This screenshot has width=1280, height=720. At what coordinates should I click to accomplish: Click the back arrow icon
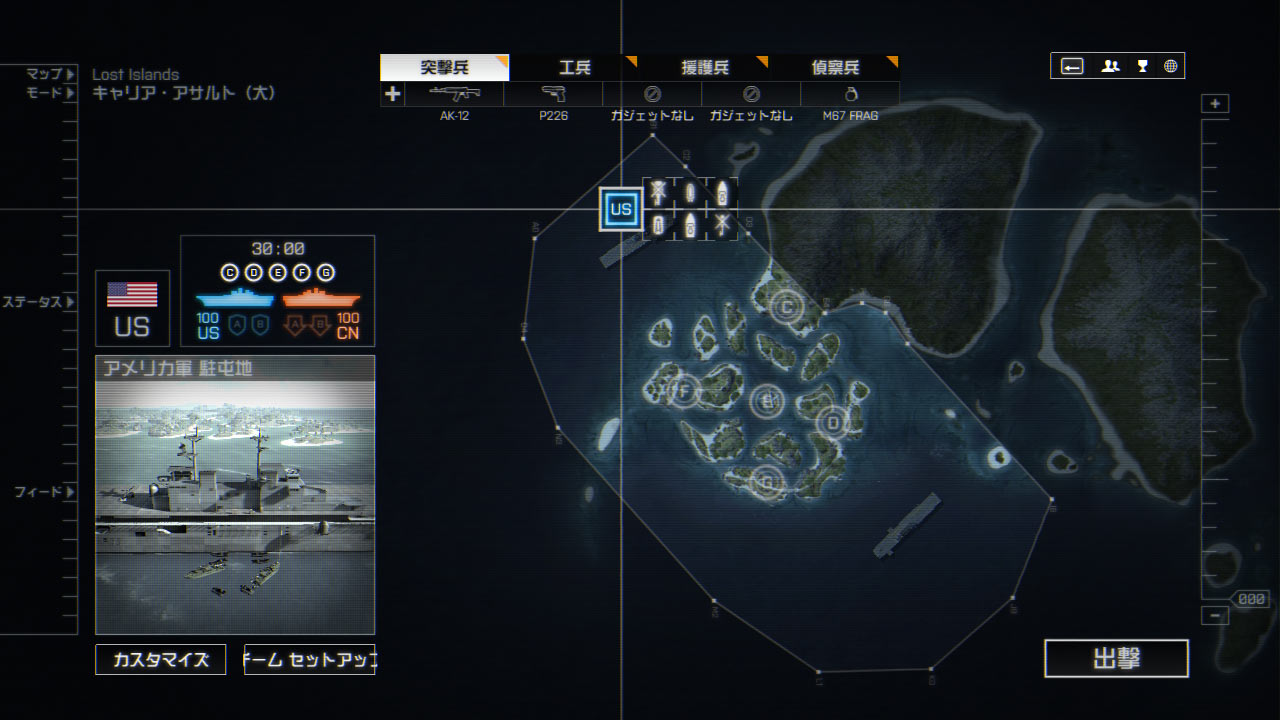(1072, 66)
